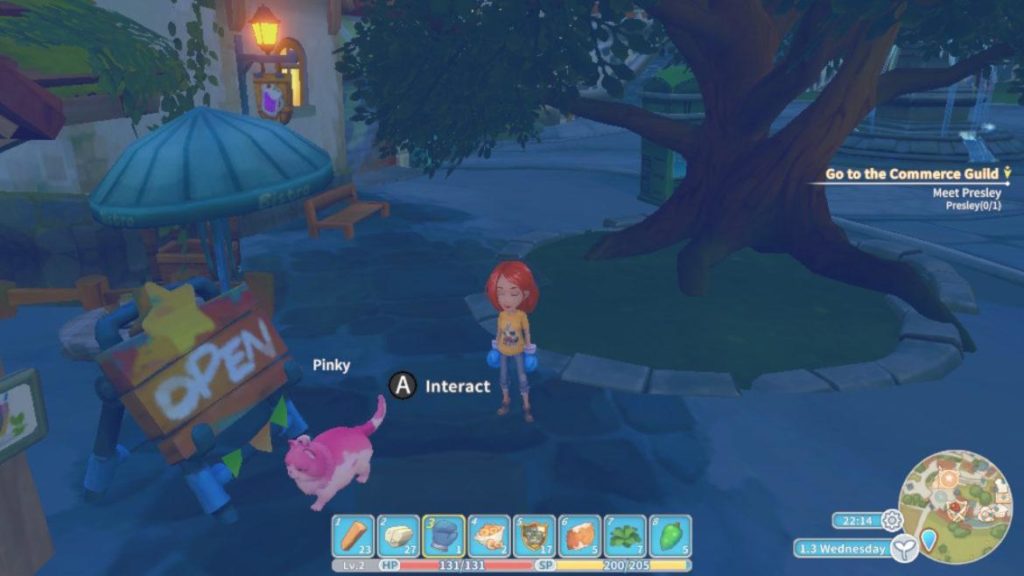Pick the shield-shaped item in slot 5
Viewport: 1024px width, 576px height.
point(534,536)
